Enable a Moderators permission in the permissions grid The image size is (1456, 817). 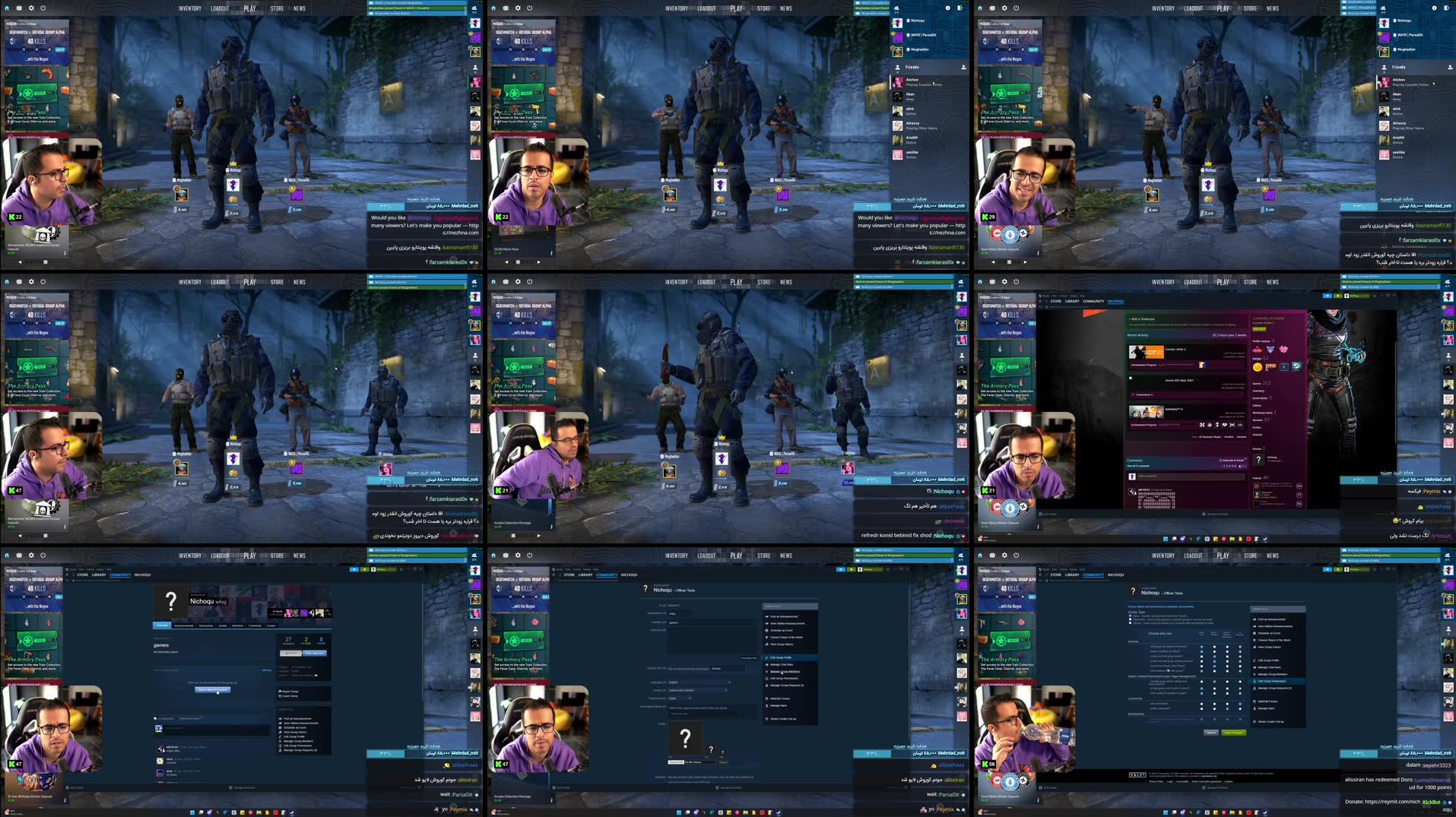pyautogui.click(x=1227, y=658)
